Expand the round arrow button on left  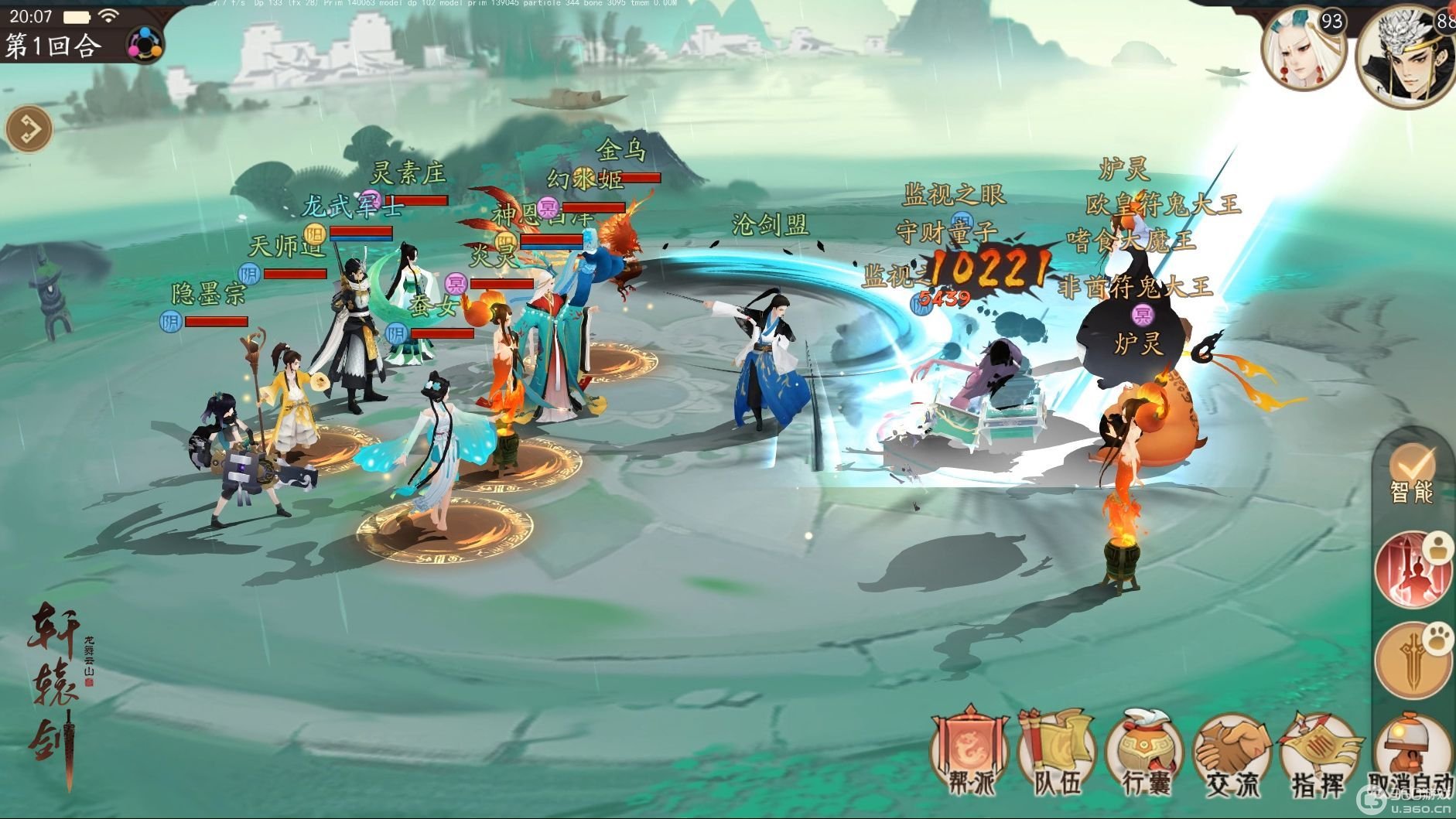pos(29,128)
